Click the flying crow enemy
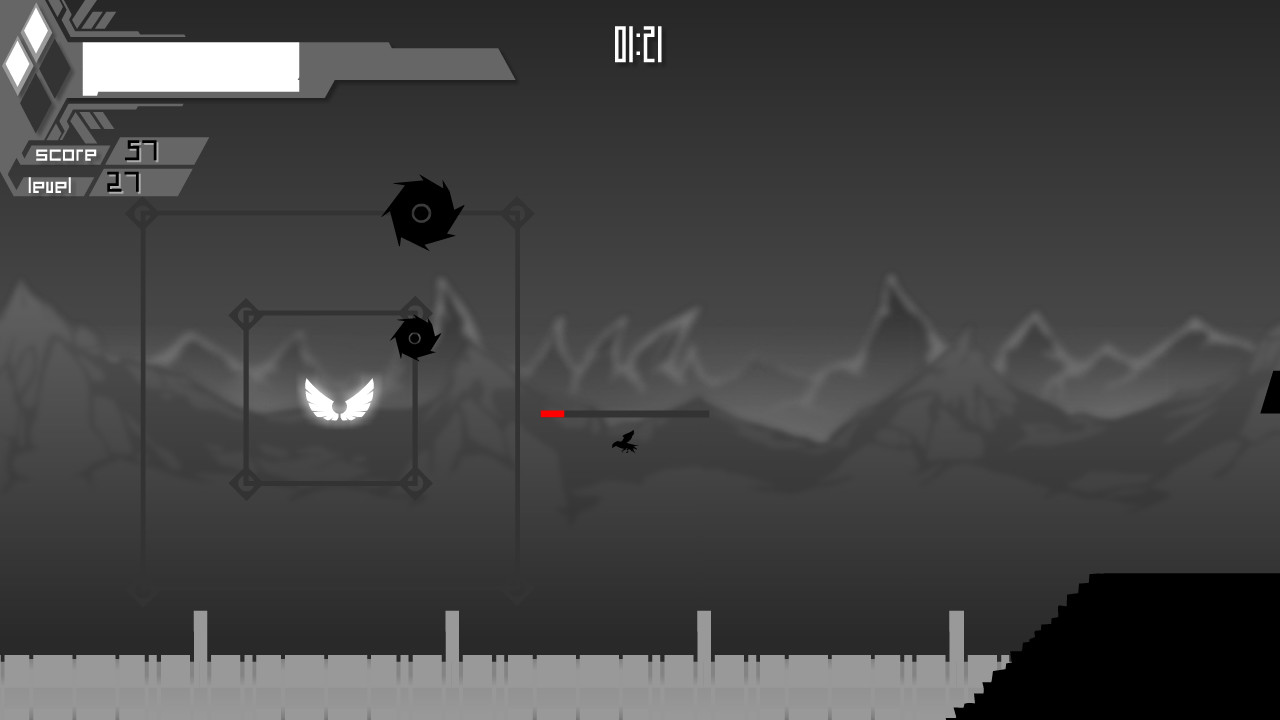 click(622, 444)
